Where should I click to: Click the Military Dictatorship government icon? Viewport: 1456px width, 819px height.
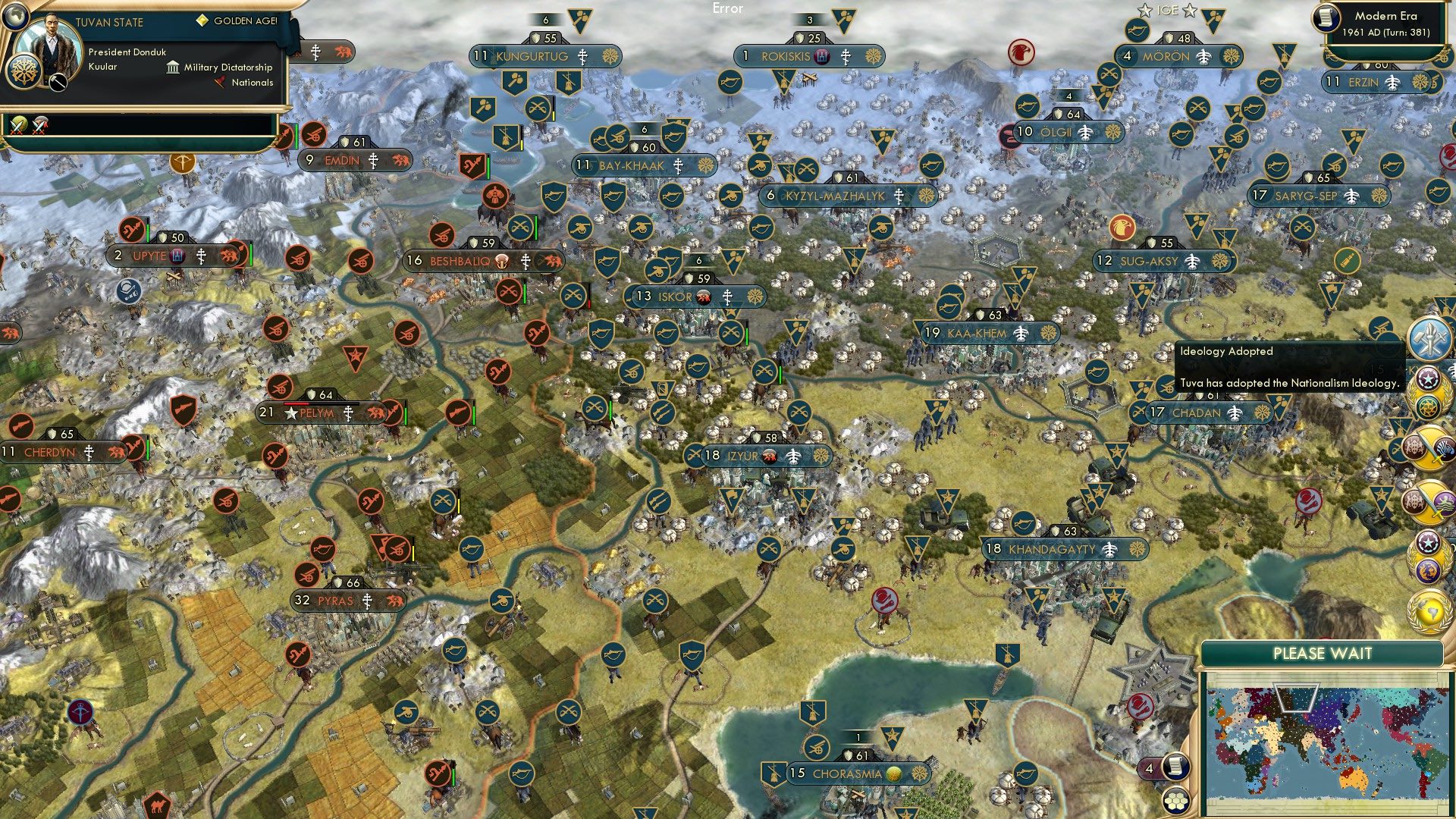pos(173,68)
